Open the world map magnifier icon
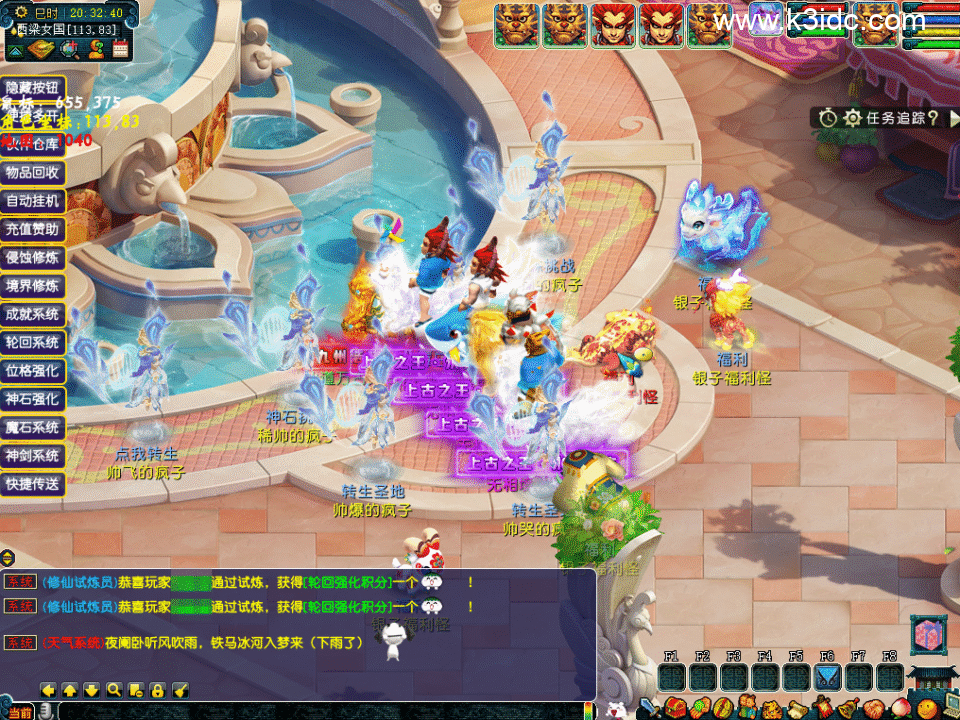Viewport: 960px width, 720px height. pos(70,49)
